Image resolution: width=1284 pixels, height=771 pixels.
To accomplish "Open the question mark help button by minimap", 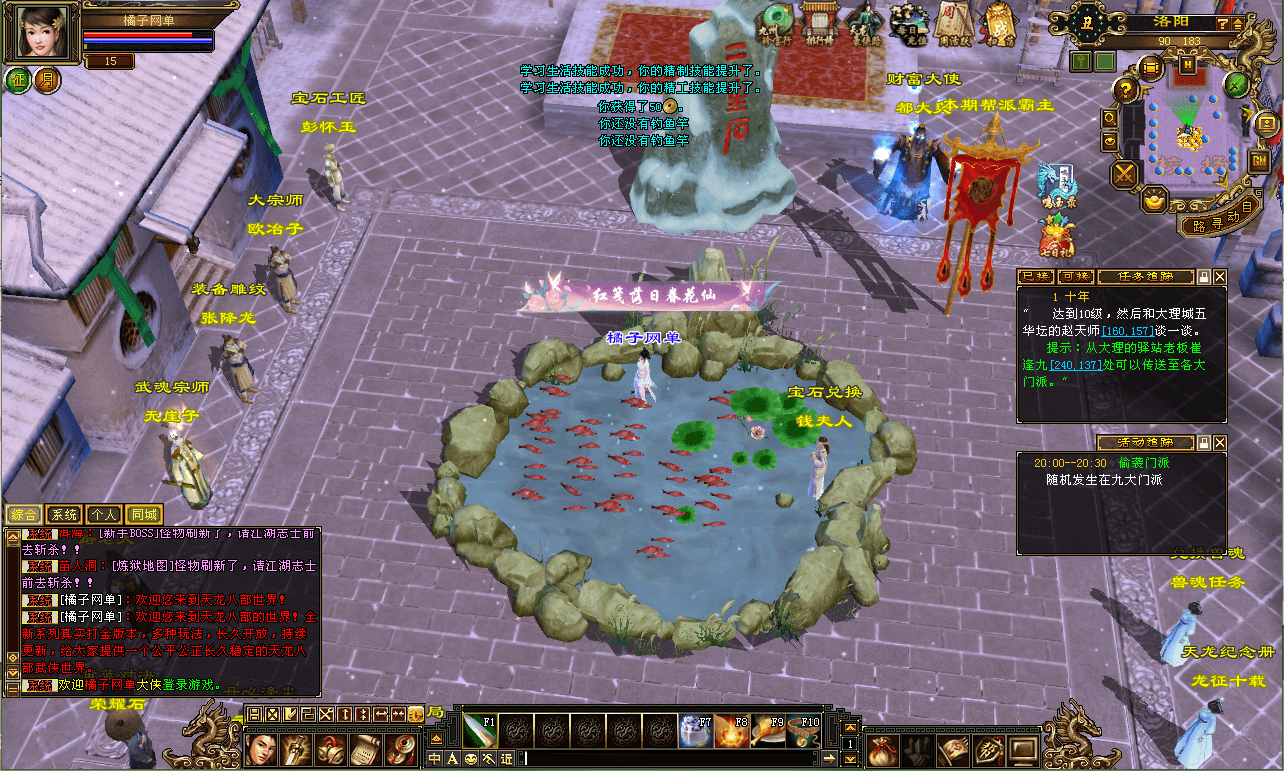I will point(1125,90).
